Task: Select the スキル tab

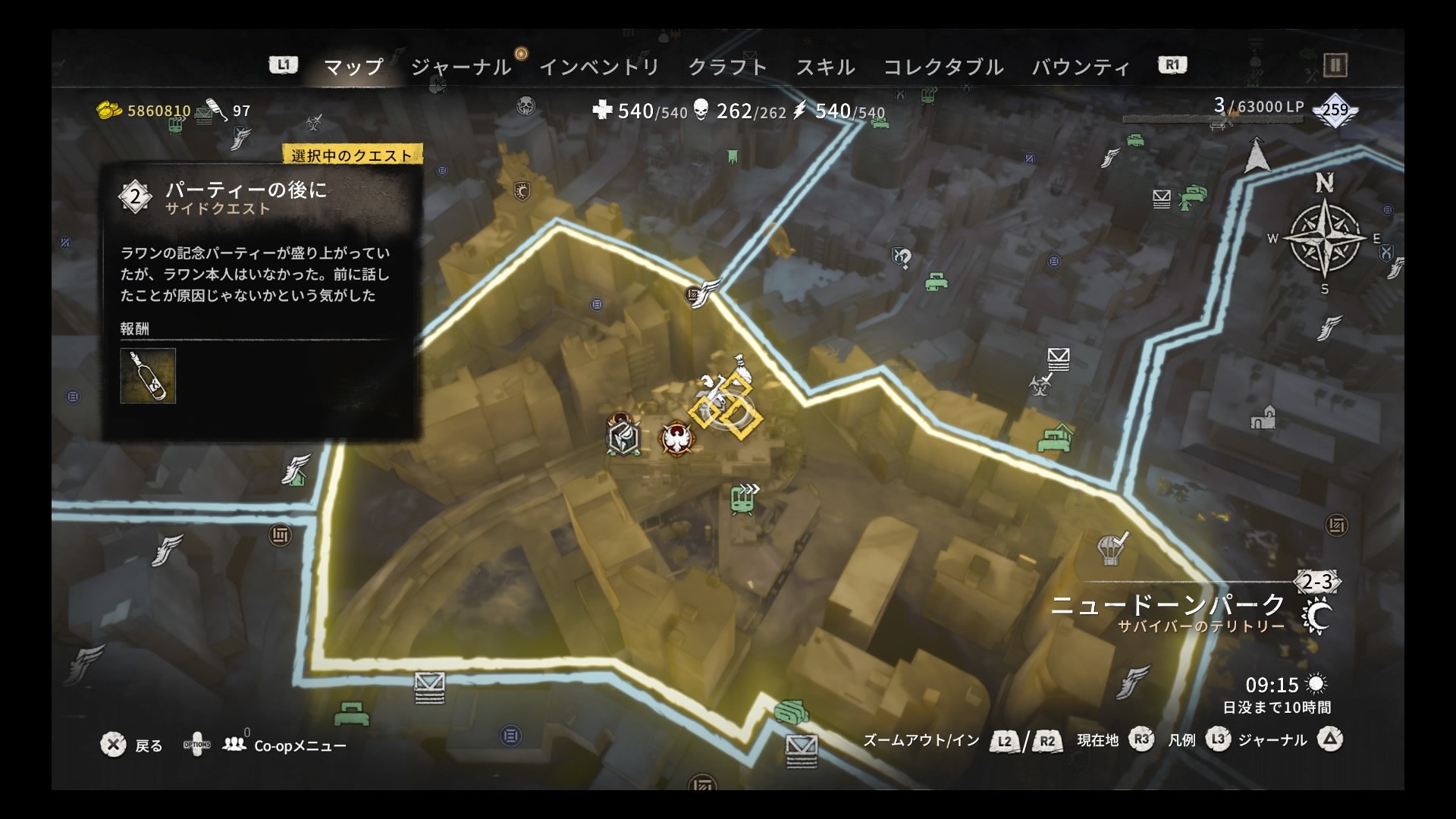Action: 825,67
